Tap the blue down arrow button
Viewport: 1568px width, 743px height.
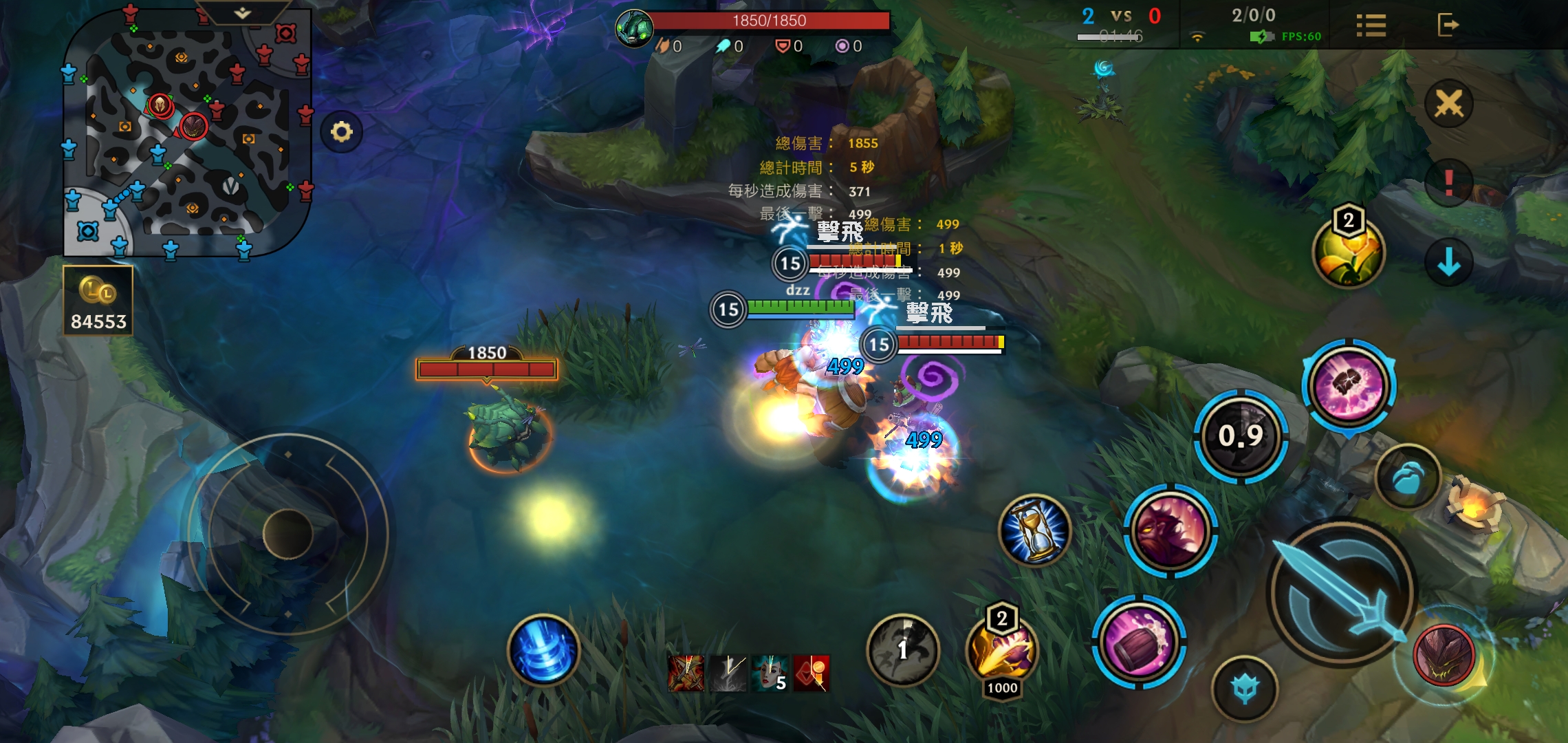pos(1448,262)
